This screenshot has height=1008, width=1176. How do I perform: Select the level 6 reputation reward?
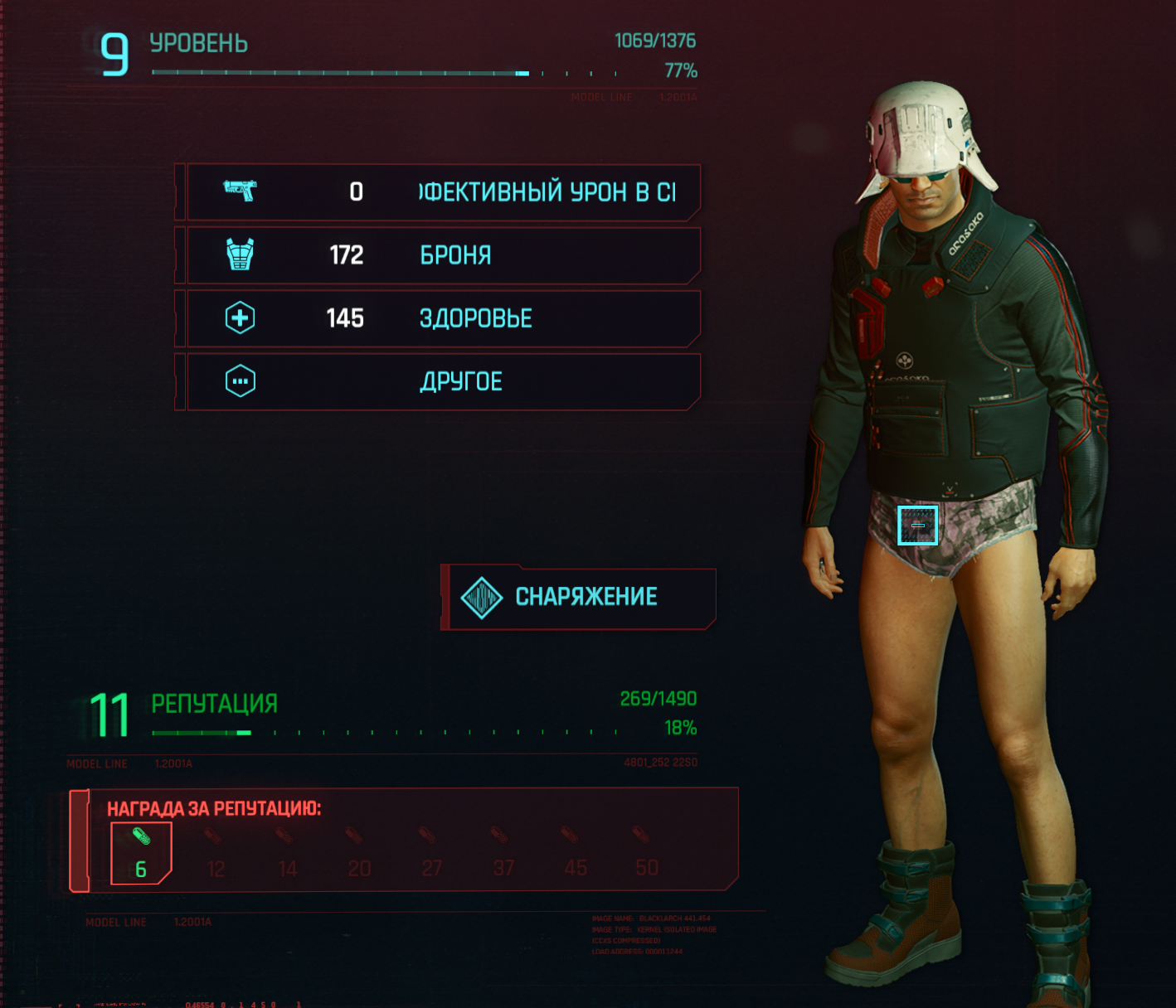click(x=141, y=853)
